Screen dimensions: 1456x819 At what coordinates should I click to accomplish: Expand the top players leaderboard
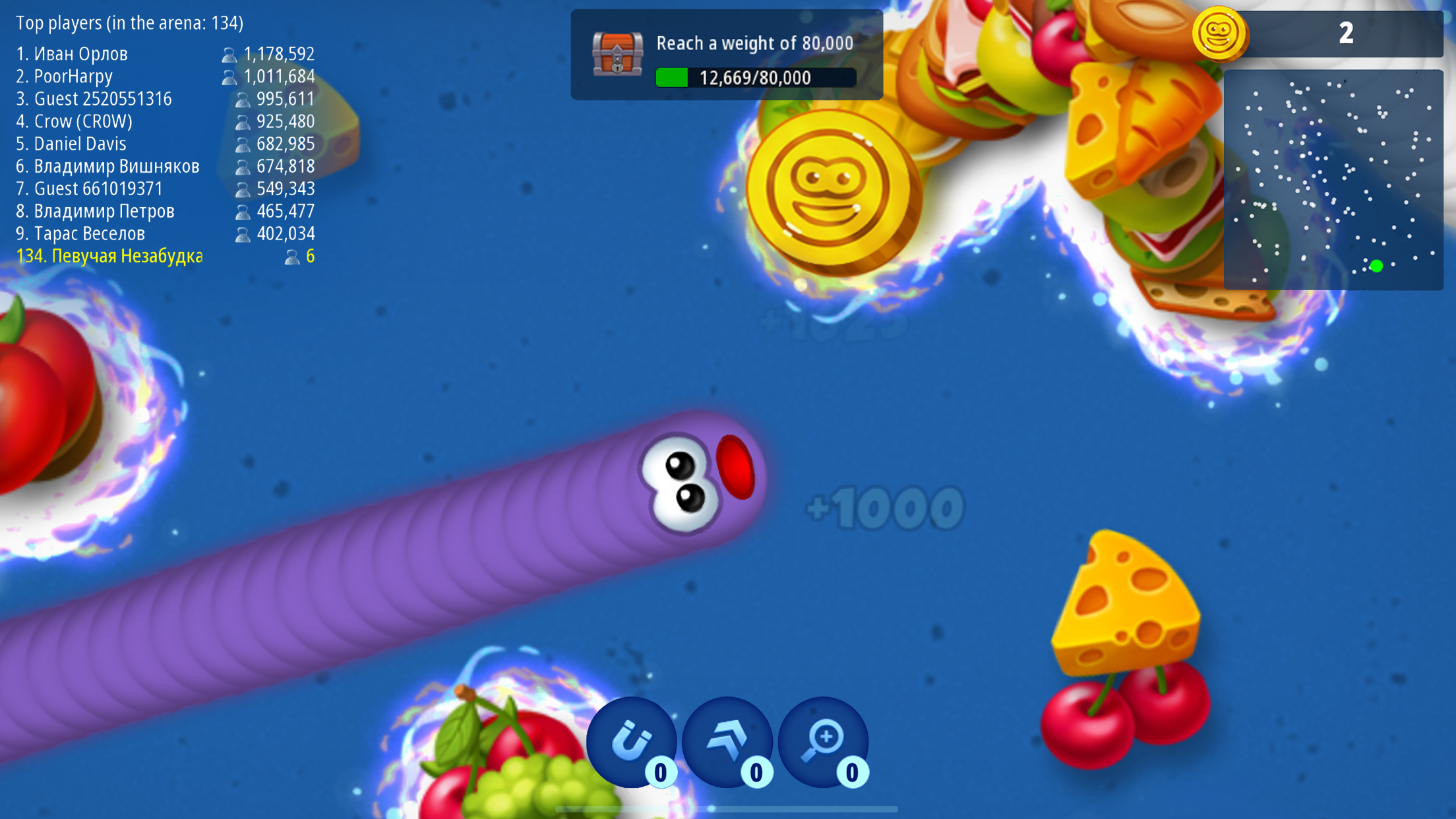click(x=130, y=22)
